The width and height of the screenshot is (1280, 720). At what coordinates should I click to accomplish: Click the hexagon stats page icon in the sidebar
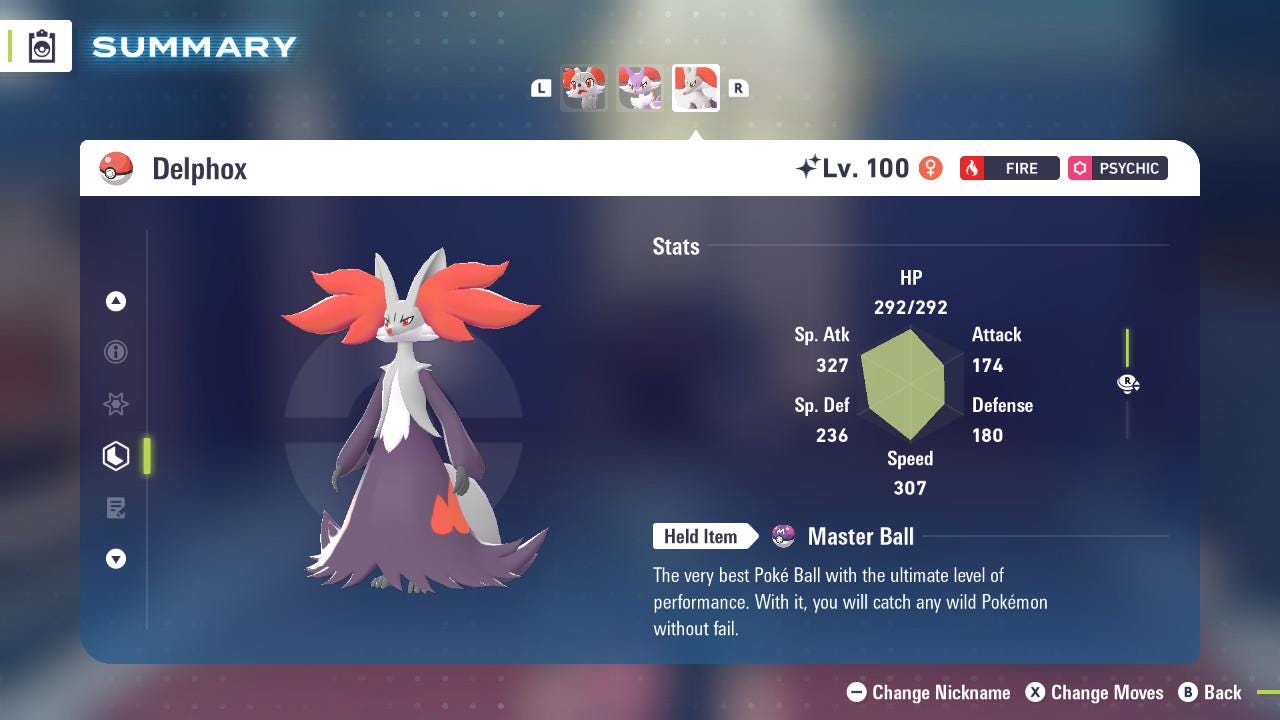[x=116, y=456]
